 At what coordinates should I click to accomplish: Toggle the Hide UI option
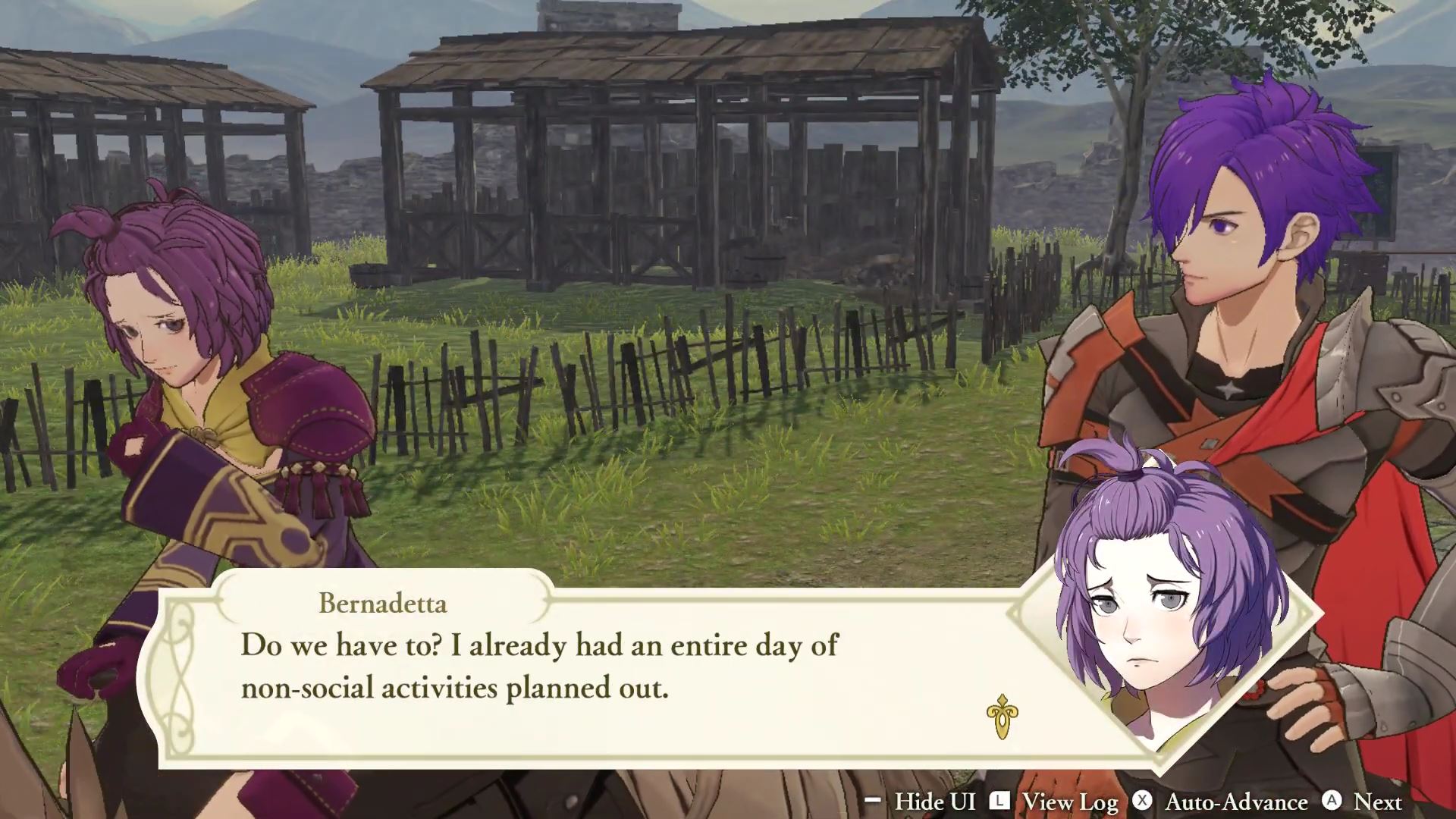936,802
